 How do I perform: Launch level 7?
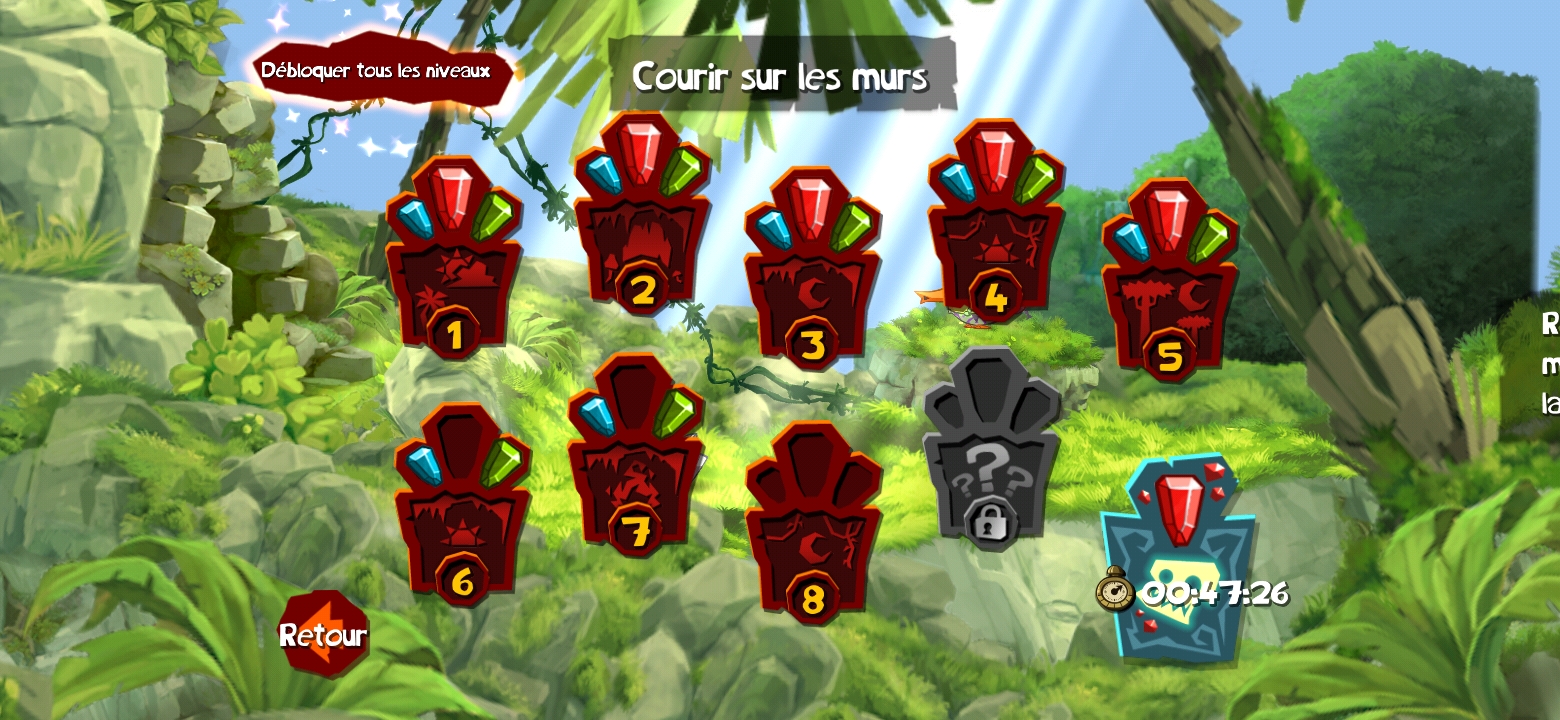pos(636,460)
